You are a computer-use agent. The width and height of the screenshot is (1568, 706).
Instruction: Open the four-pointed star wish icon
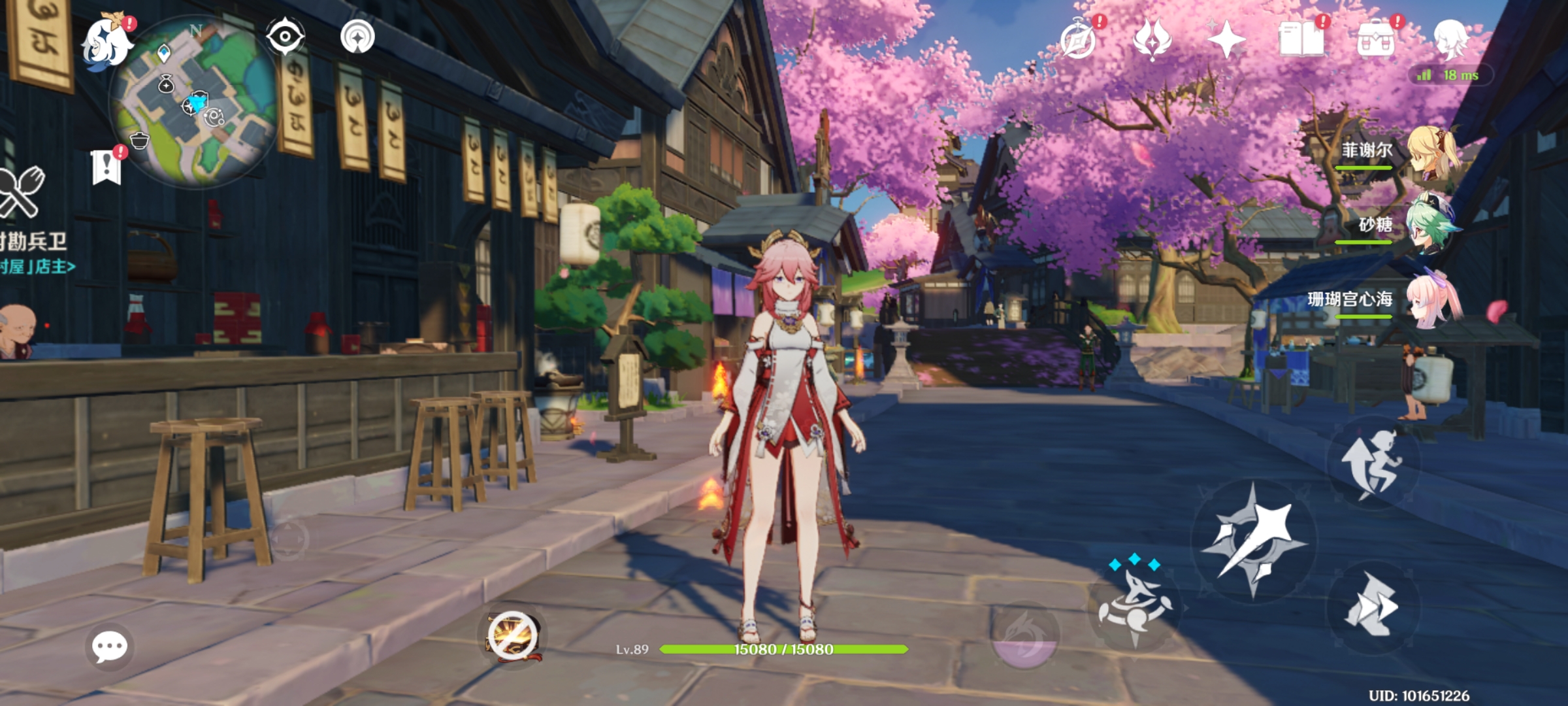pos(1226,41)
